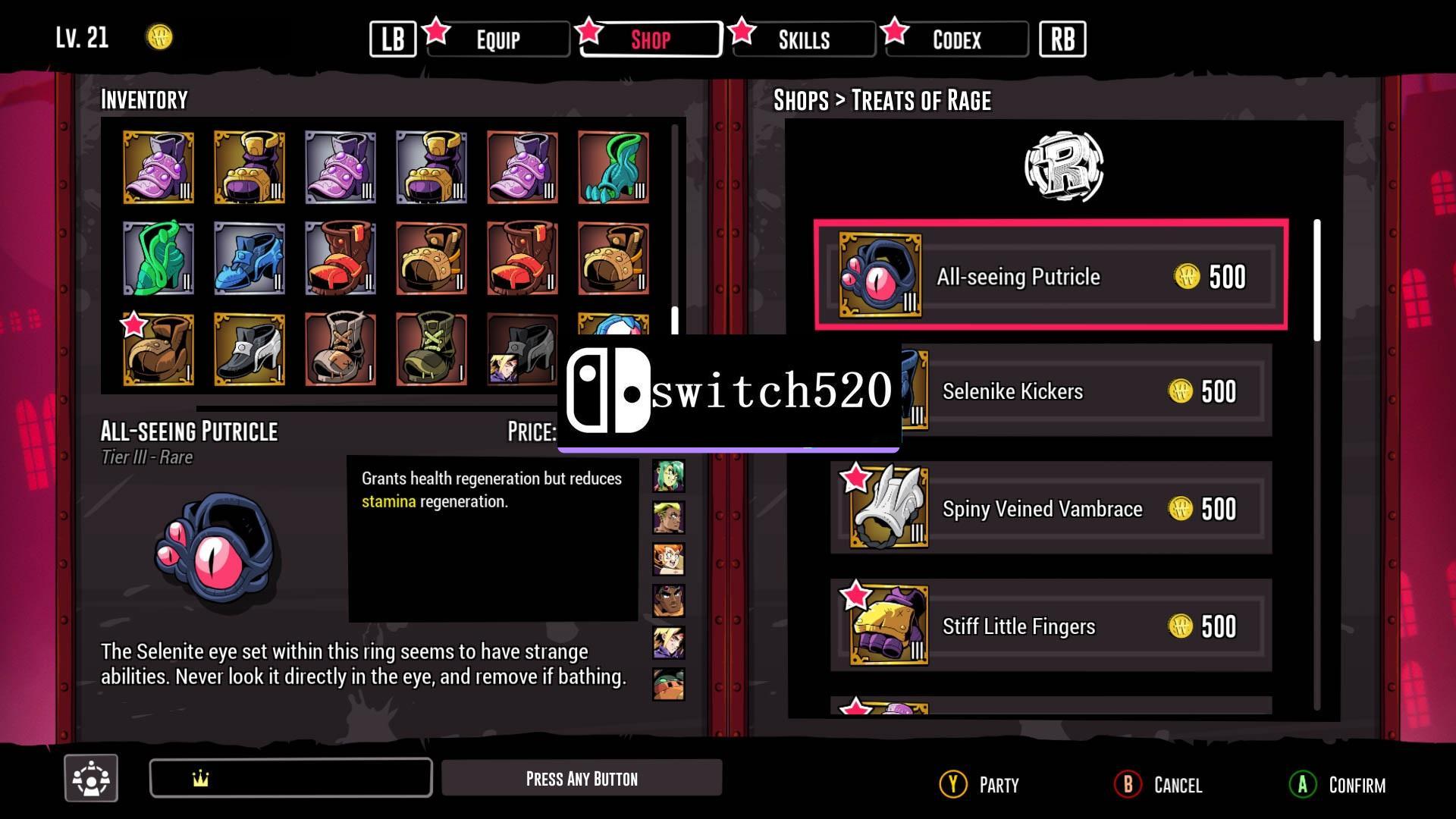The height and width of the screenshot is (819, 1456).
Task: Switch to the Skills tab
Action: pos(804,39)
